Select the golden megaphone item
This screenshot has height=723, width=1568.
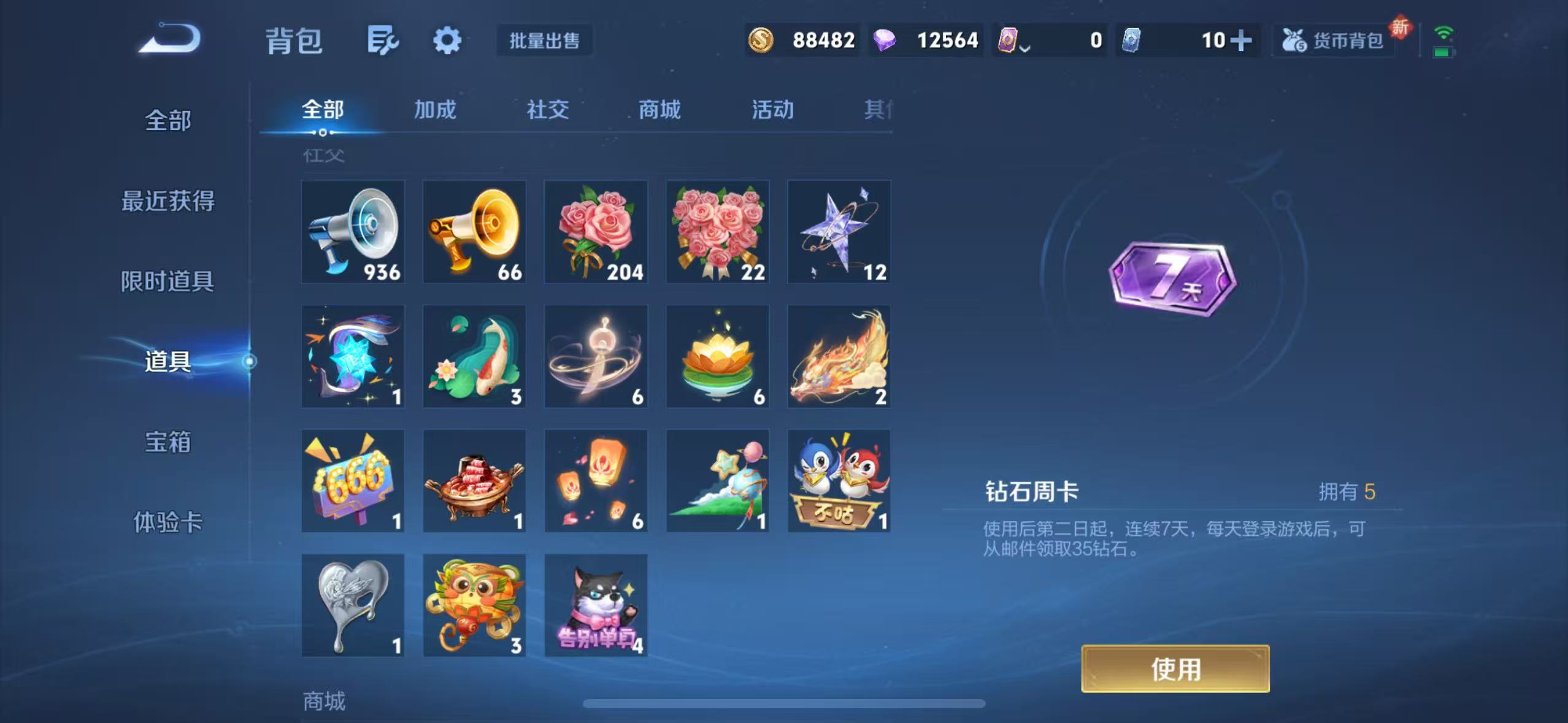coord(474,232)
